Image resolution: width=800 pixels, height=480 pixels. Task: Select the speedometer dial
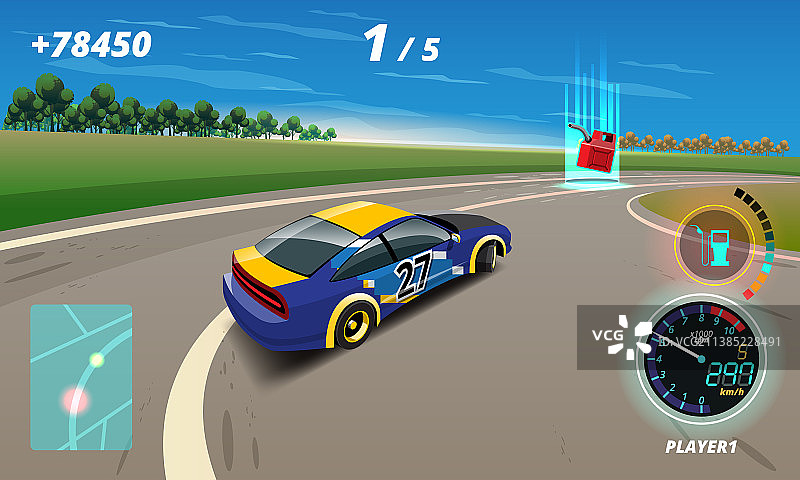(701, 363)
